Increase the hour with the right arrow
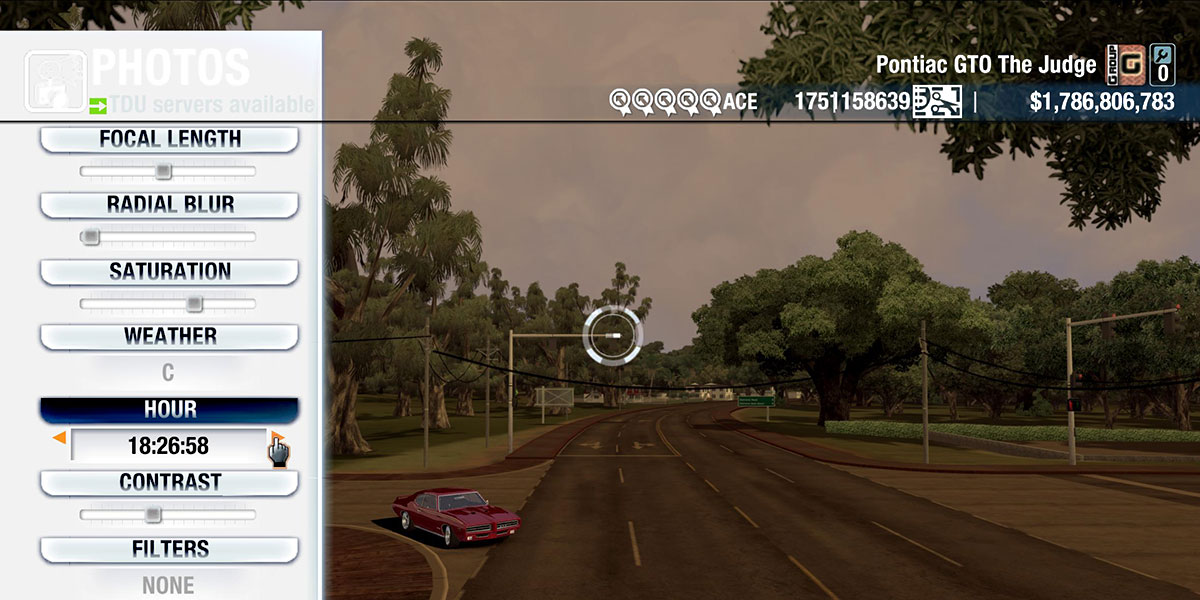Viewport: 1200px width, 600px height. click(x=277, y=439)
